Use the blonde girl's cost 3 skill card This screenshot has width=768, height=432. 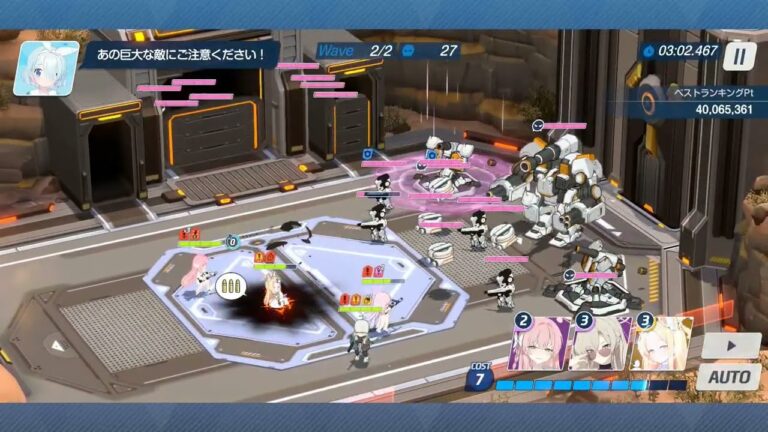pos(660,345)
